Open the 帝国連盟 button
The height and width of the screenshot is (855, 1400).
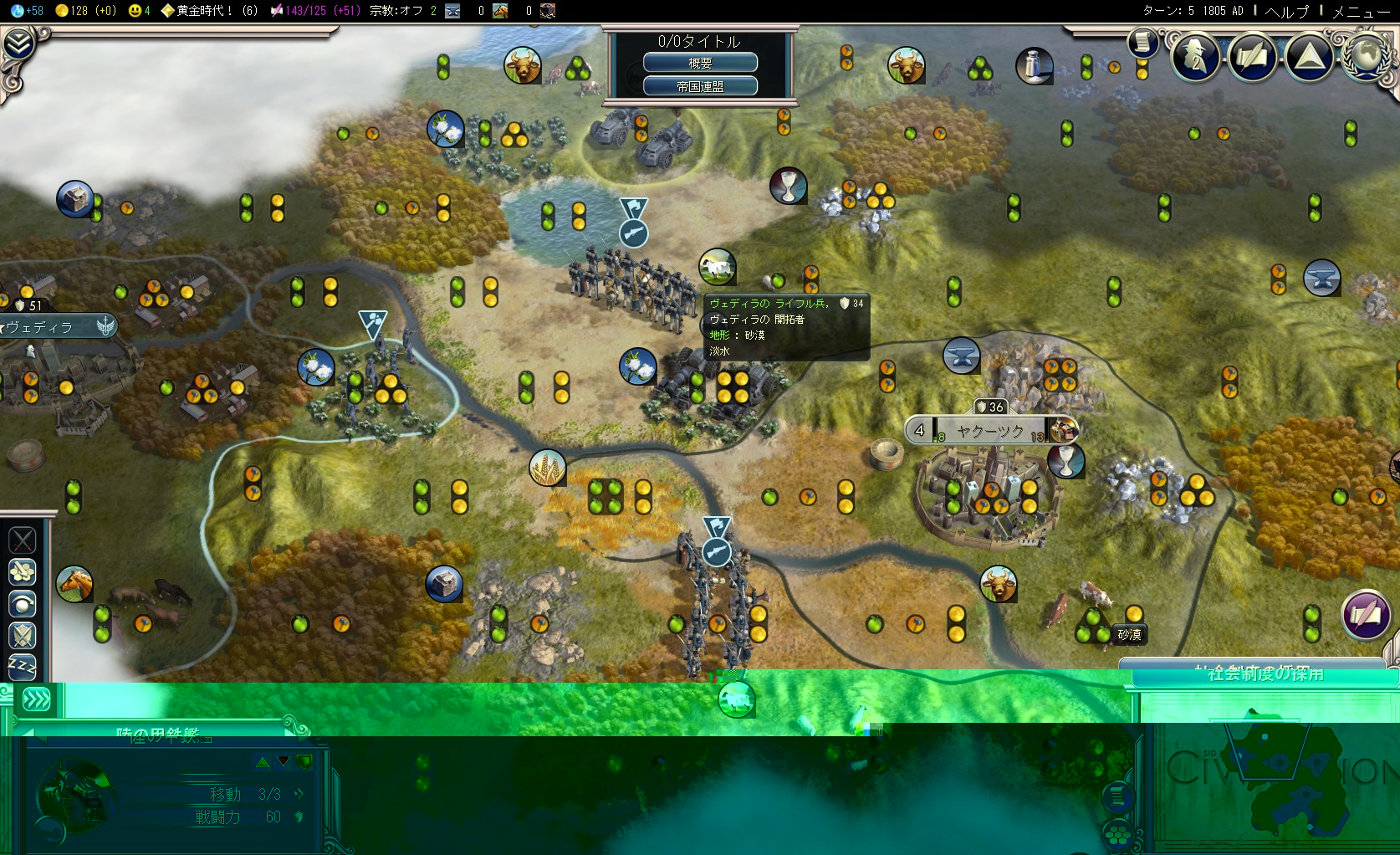pyautogui.click(x=700, y=86)
